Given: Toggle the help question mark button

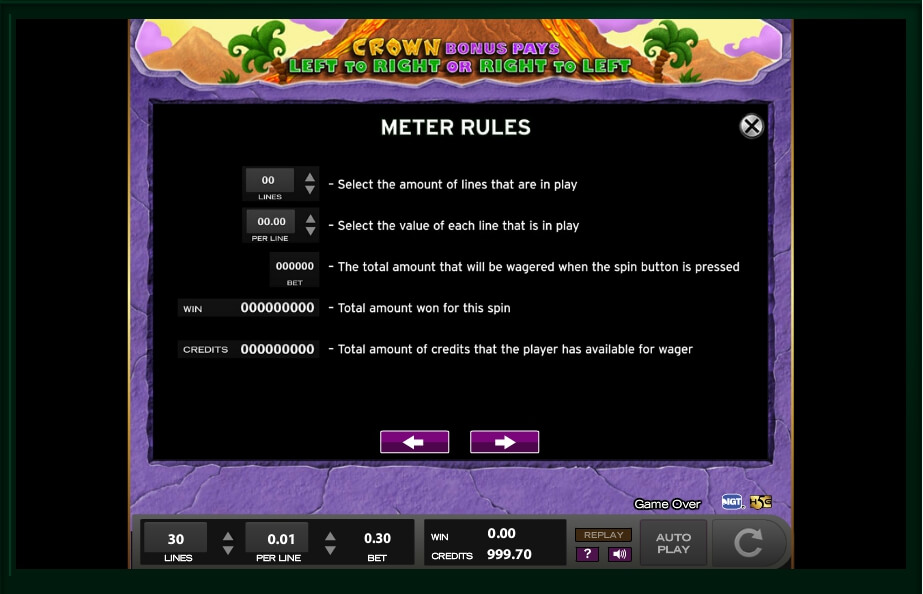Looking at the screenshot, I should [x=587, y=554].
